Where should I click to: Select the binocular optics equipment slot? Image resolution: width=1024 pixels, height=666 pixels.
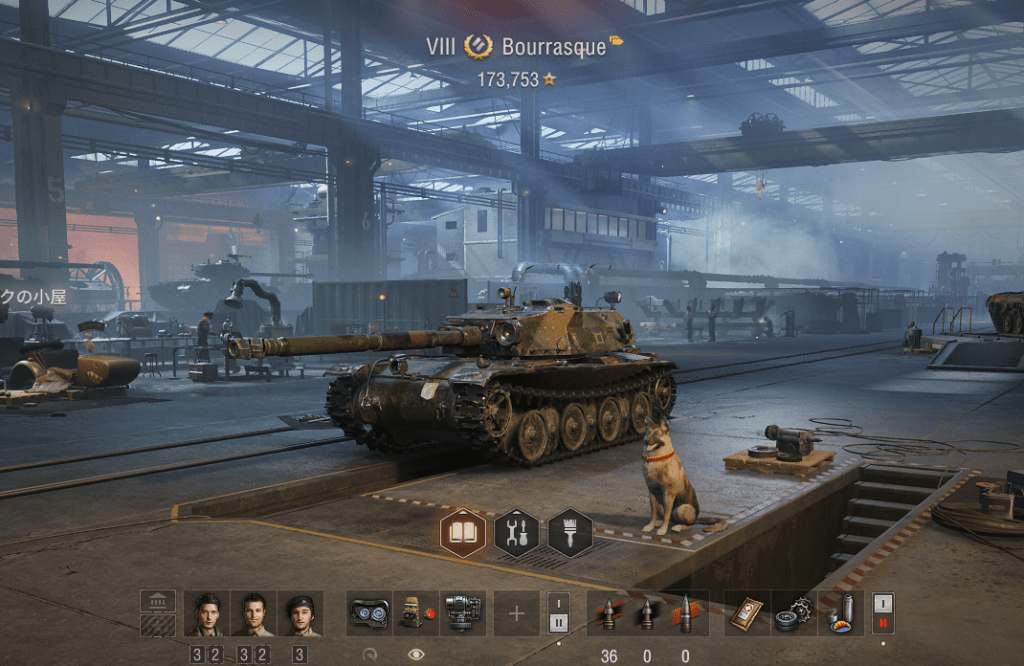tap(369, 613)
